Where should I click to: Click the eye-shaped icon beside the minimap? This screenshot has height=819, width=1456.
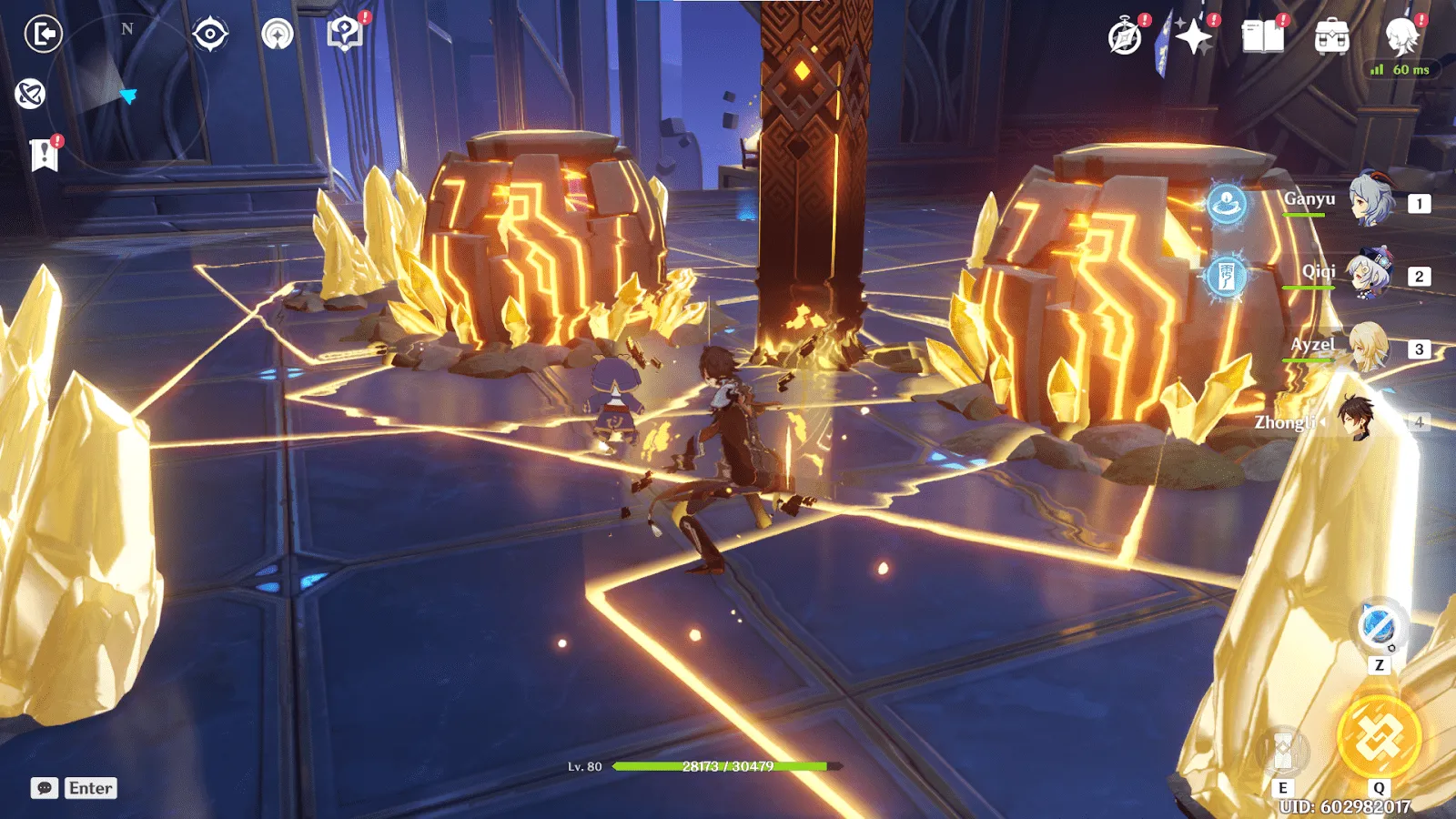210,35
